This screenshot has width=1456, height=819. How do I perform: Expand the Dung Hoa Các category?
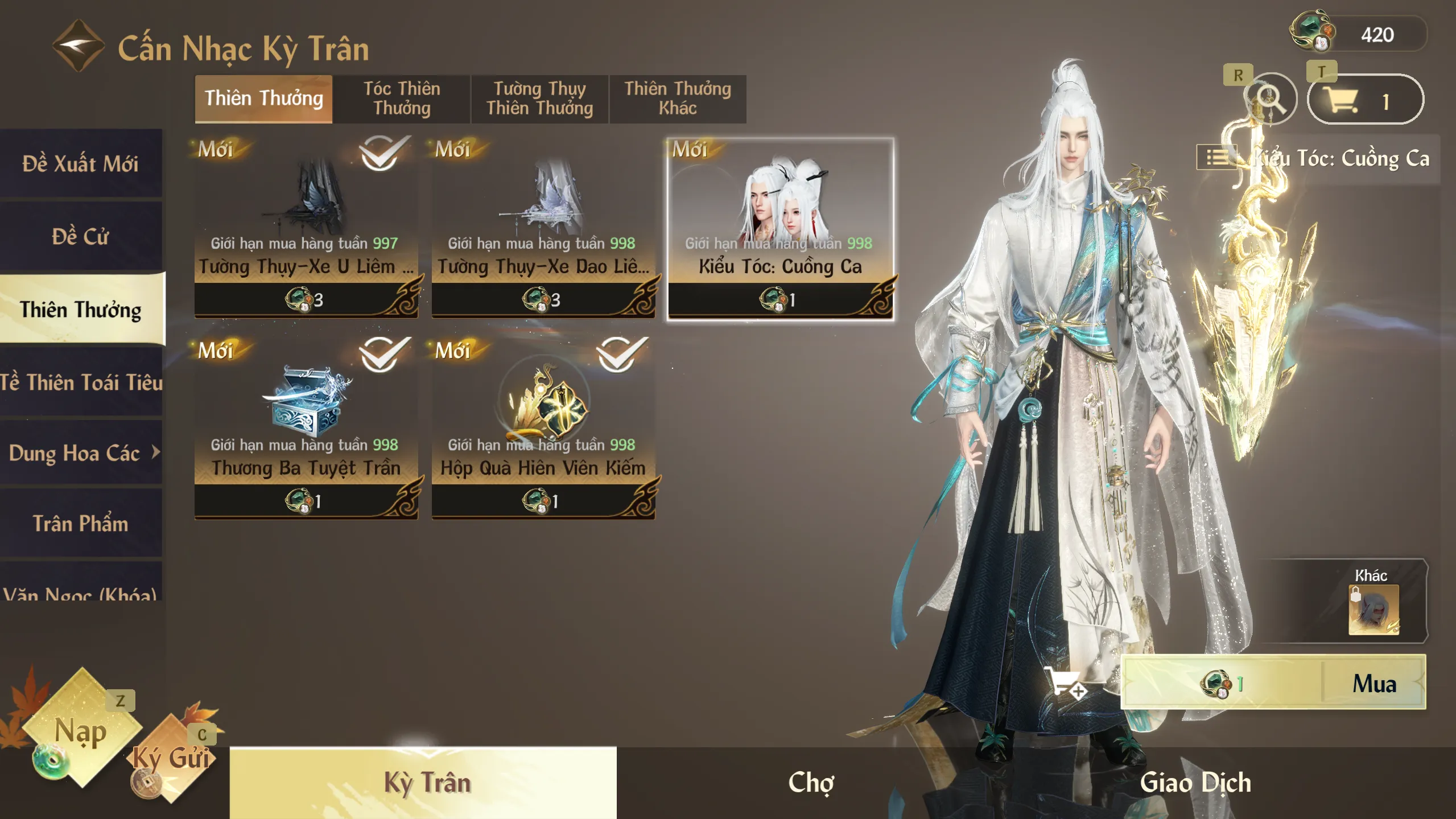click(x=80, y=453)
